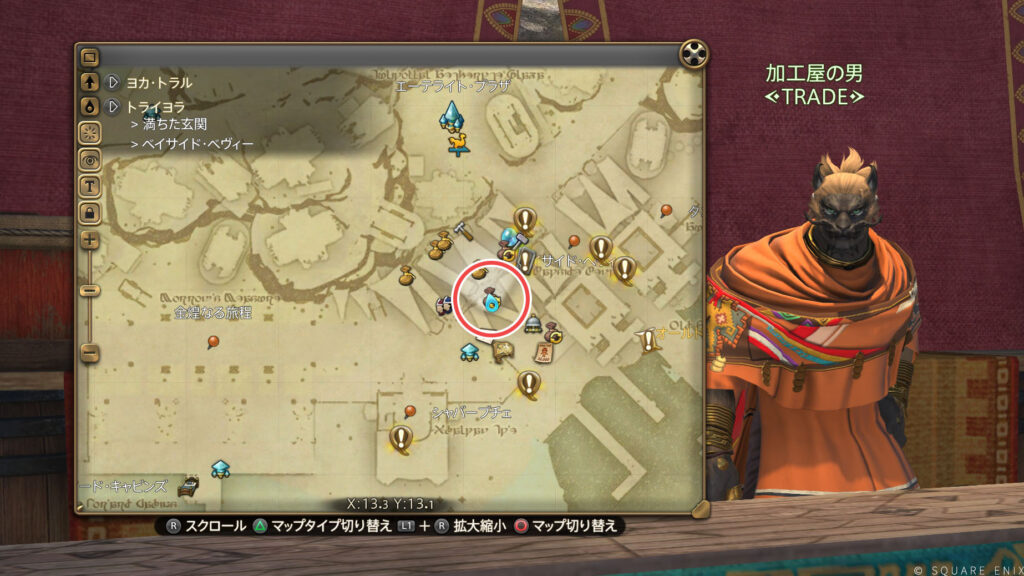
Task: Select the bed inn marker
Action: 187,488
